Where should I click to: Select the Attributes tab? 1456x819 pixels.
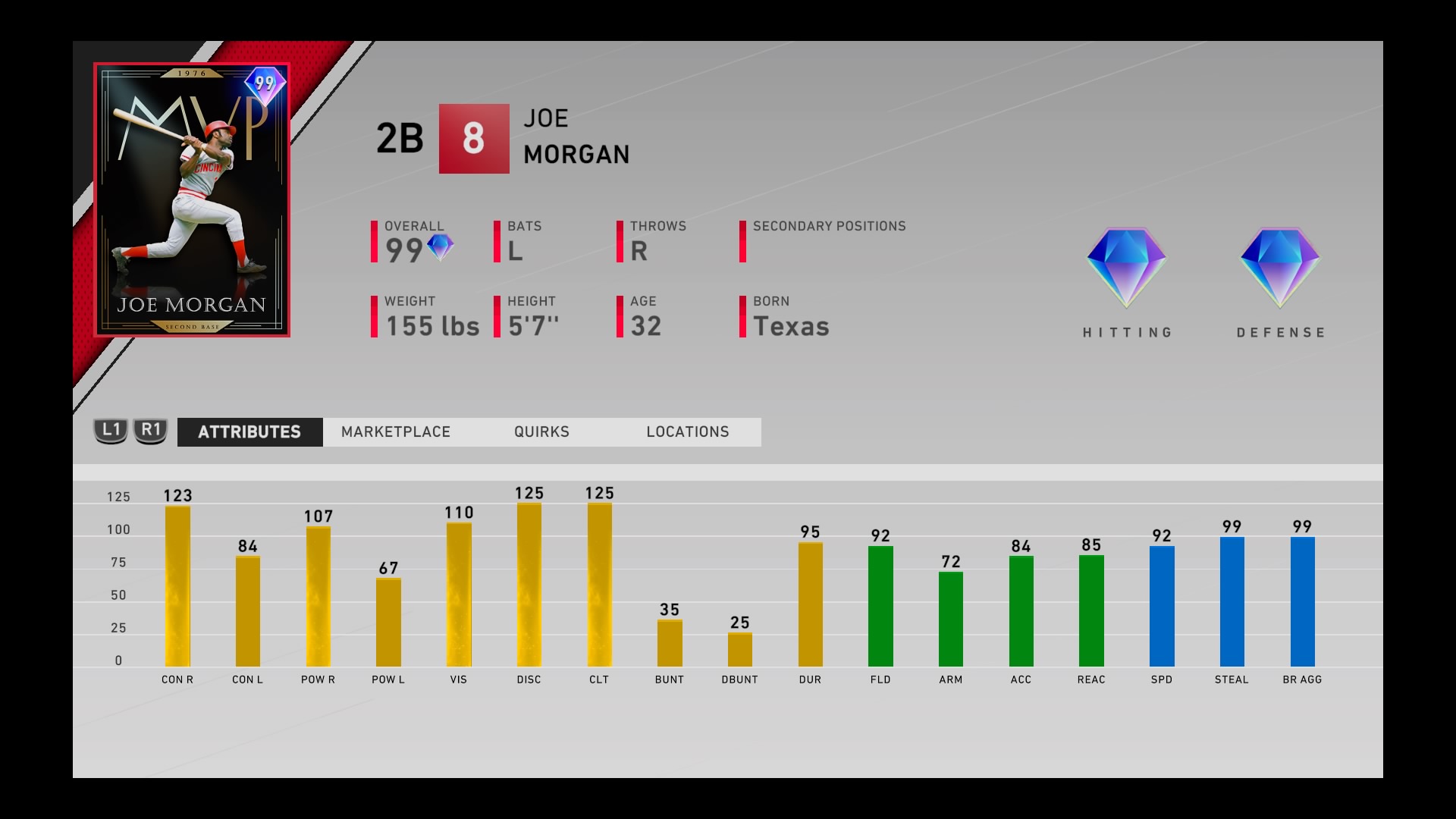[249, 431]
